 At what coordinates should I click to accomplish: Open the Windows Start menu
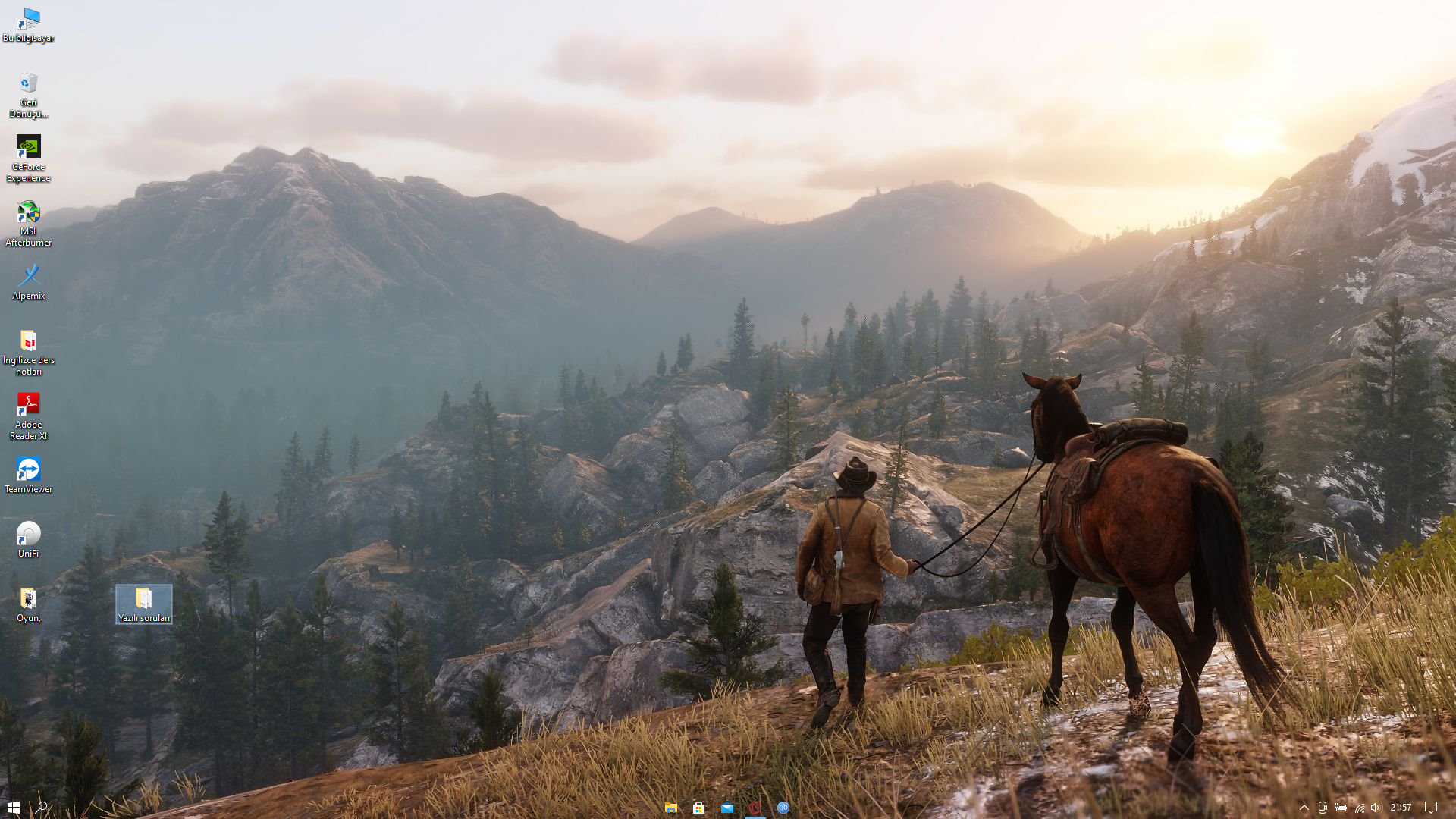coord(13,808)
